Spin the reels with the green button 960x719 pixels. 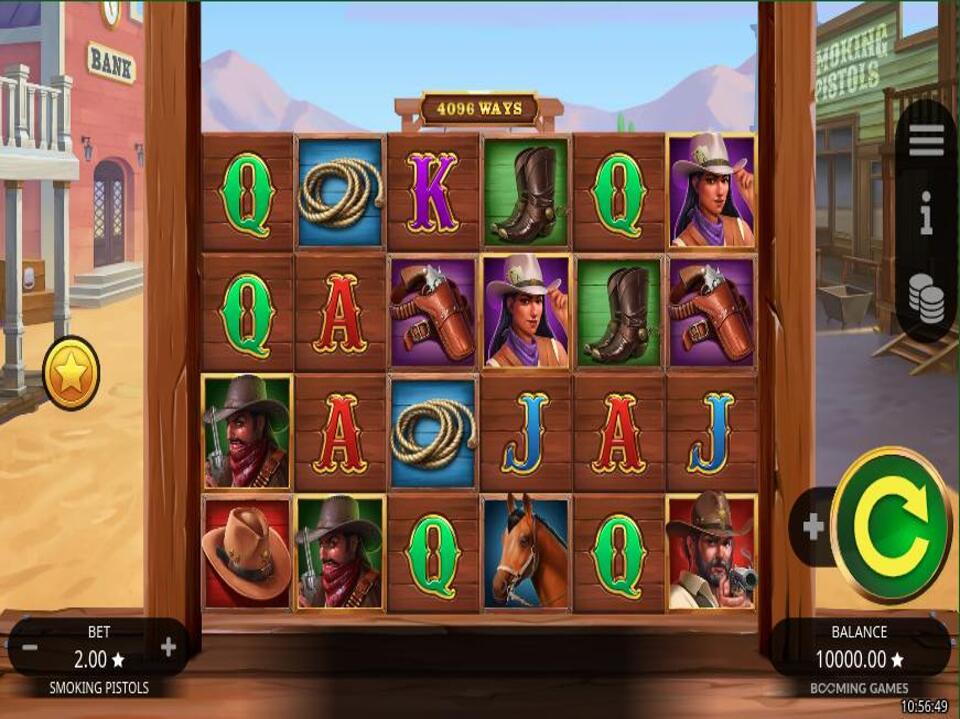tap(890, 525)
